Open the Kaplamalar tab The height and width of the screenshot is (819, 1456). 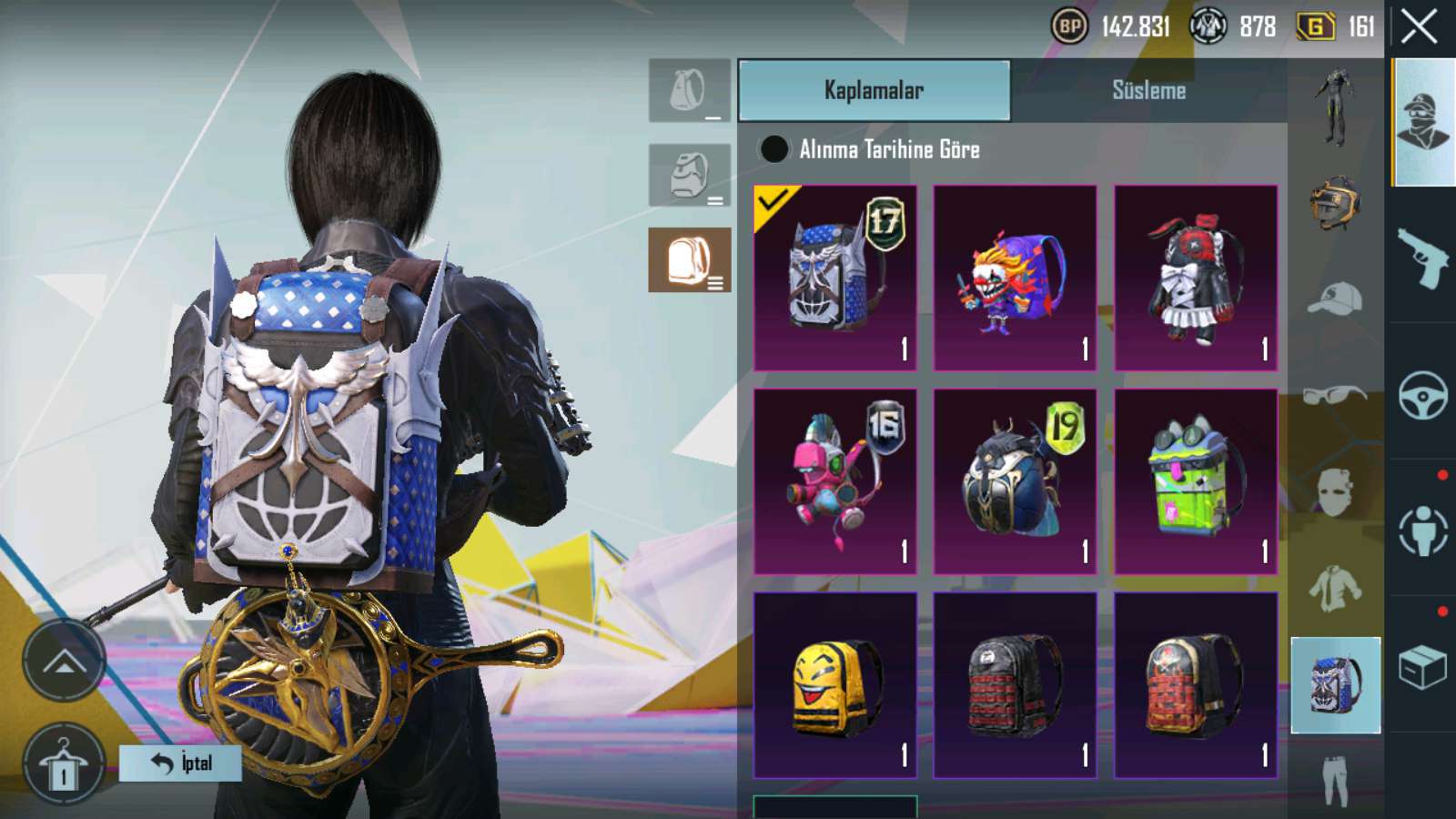point(874,90)
